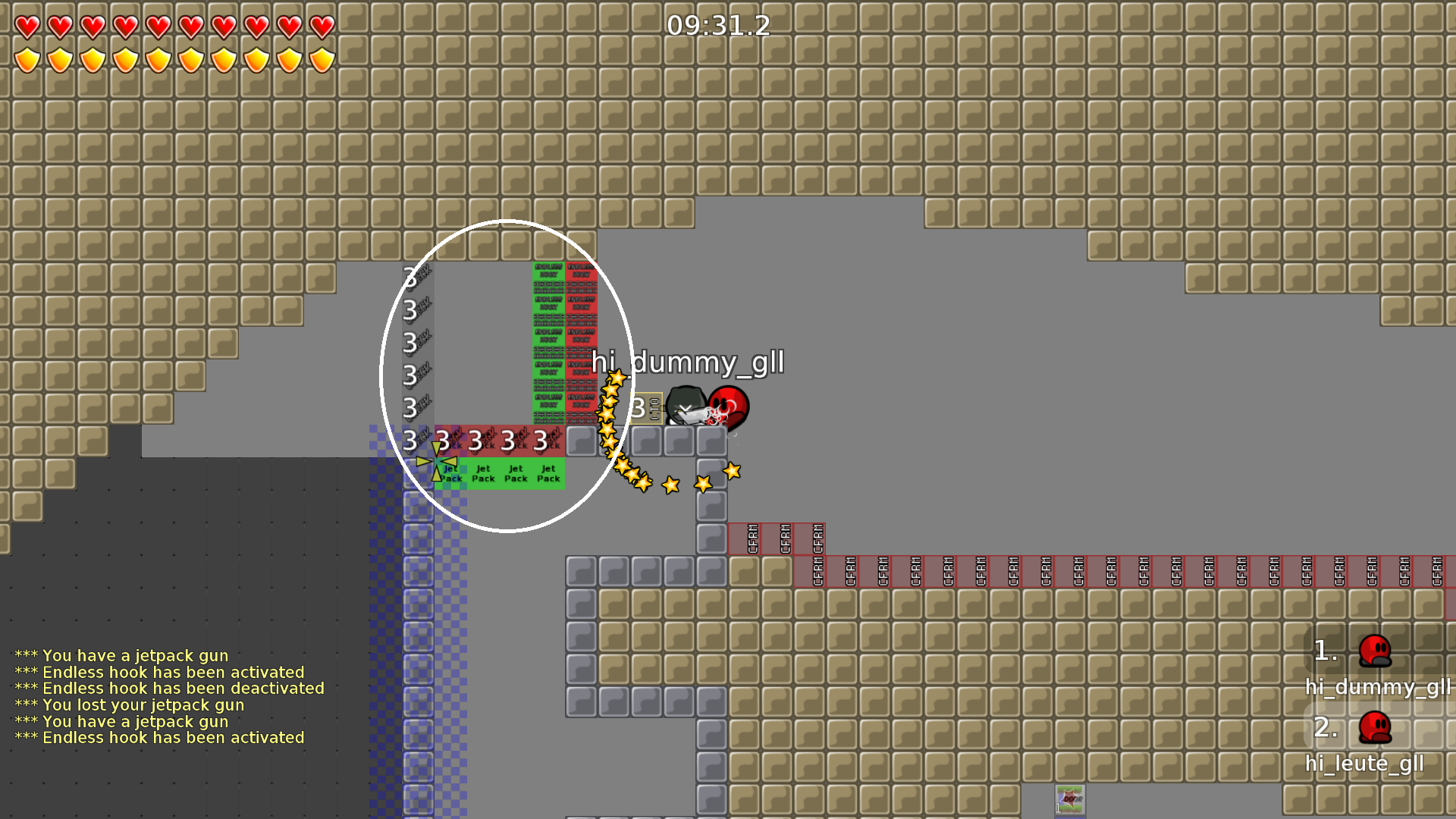Image resolution: width=1456 pixels, height=819 pixels.
Task: Select scoreboard entry 1. hi_dummy_gll
Action: click(x=1373, y=667)
